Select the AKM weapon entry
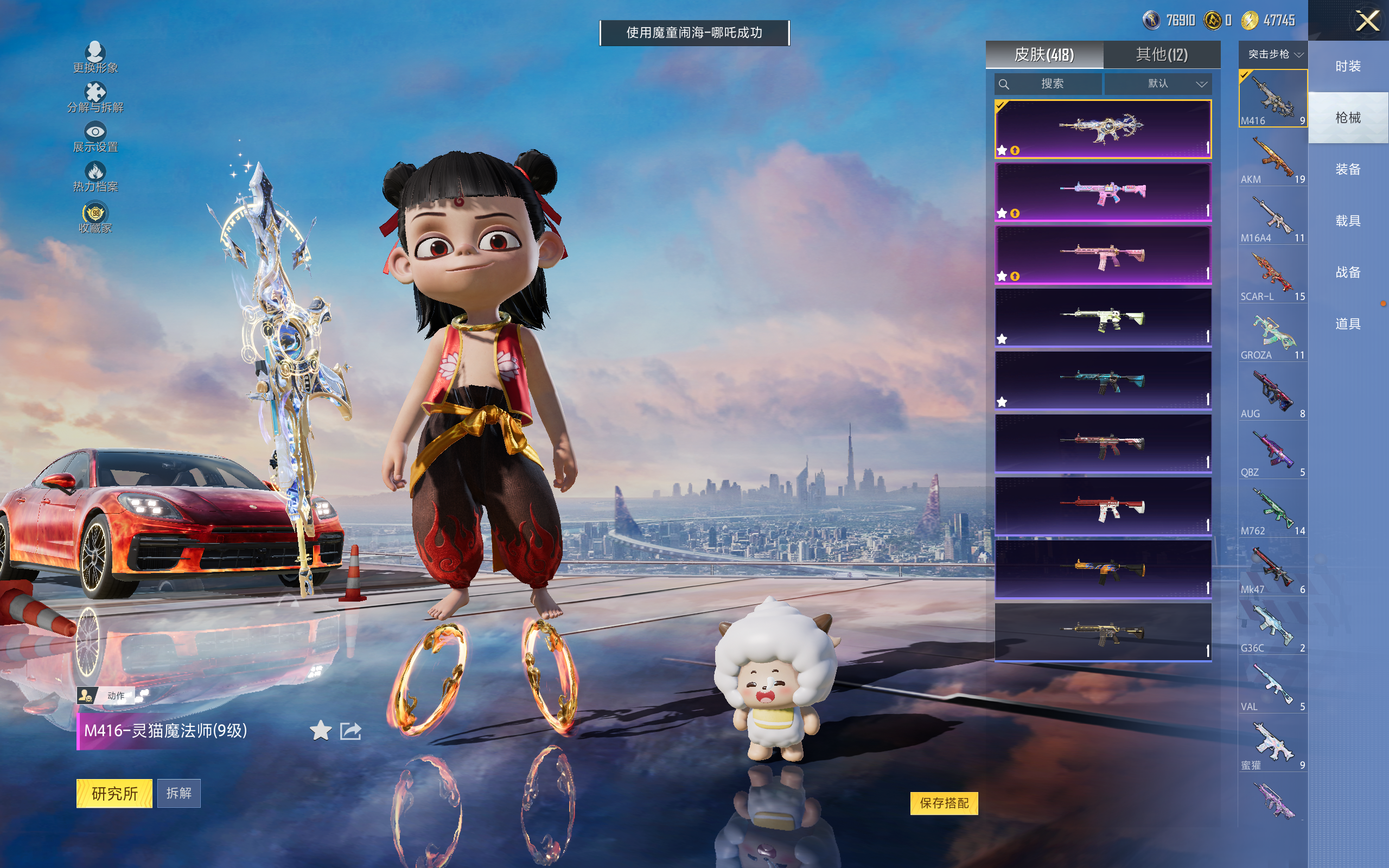1389x868 pixels. coord(1272,159)
